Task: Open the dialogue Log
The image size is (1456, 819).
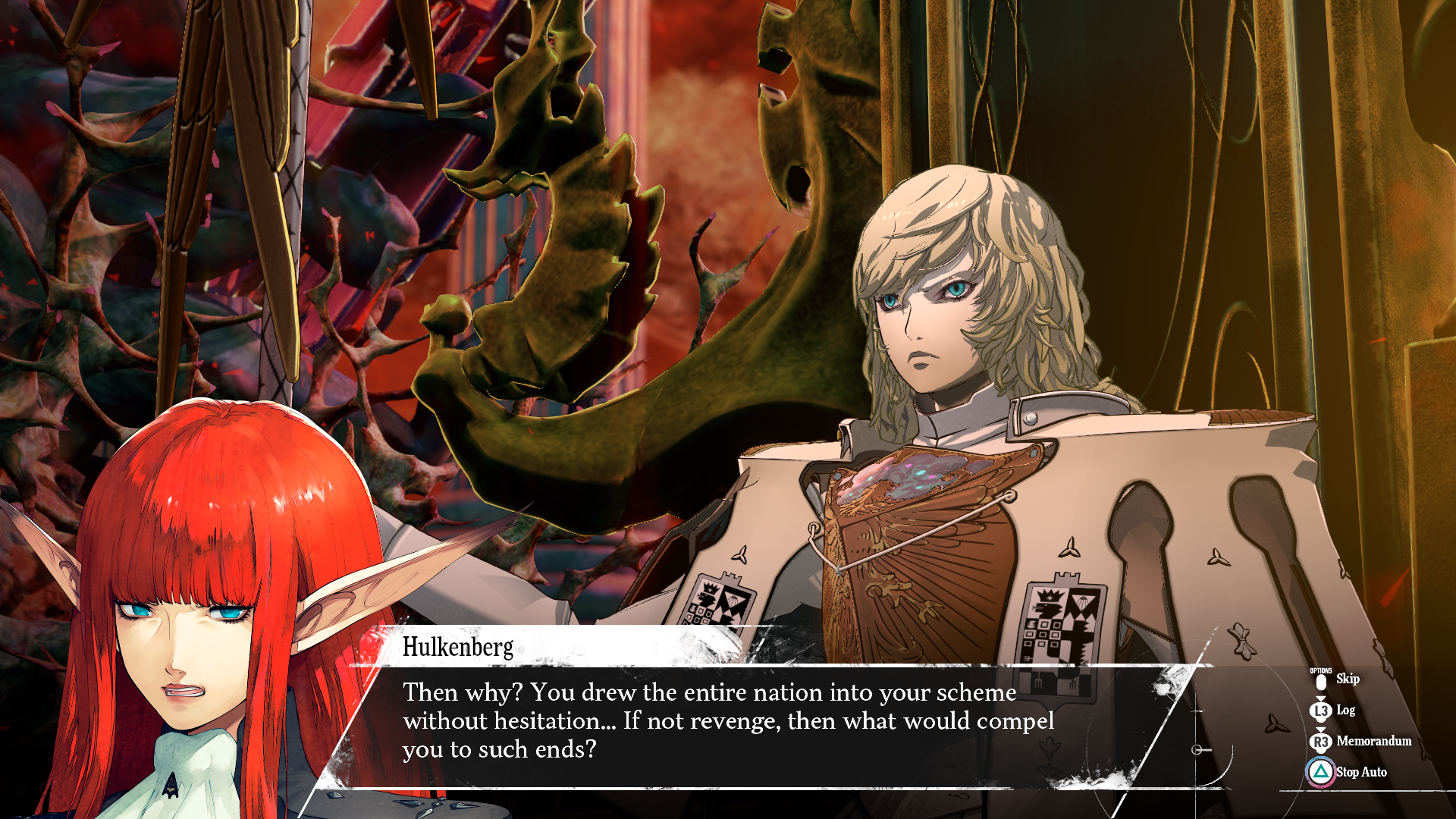Action: tap(1345, 711)
